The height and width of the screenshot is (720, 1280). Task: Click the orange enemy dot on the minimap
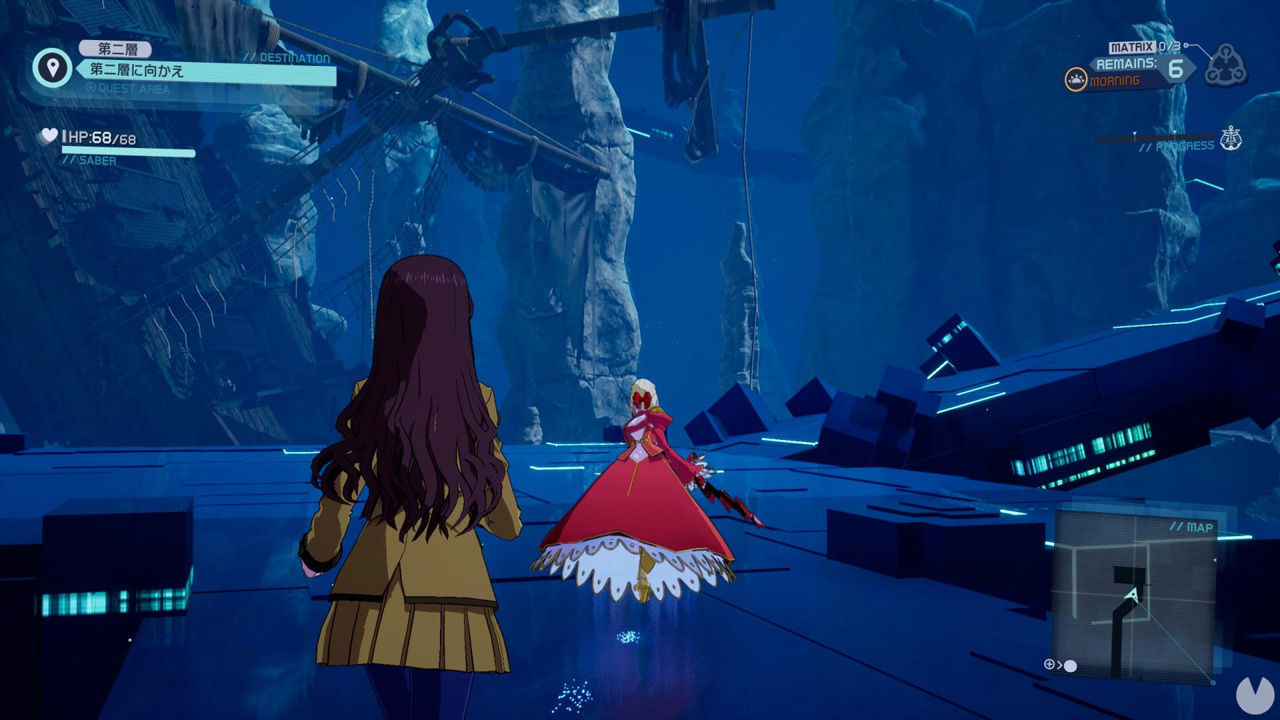pos(1215,559)
